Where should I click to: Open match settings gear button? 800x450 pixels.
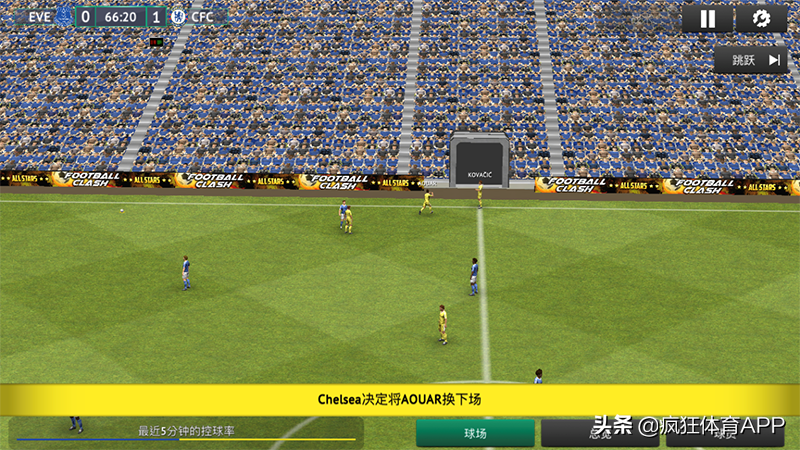(x=761, y=19)
